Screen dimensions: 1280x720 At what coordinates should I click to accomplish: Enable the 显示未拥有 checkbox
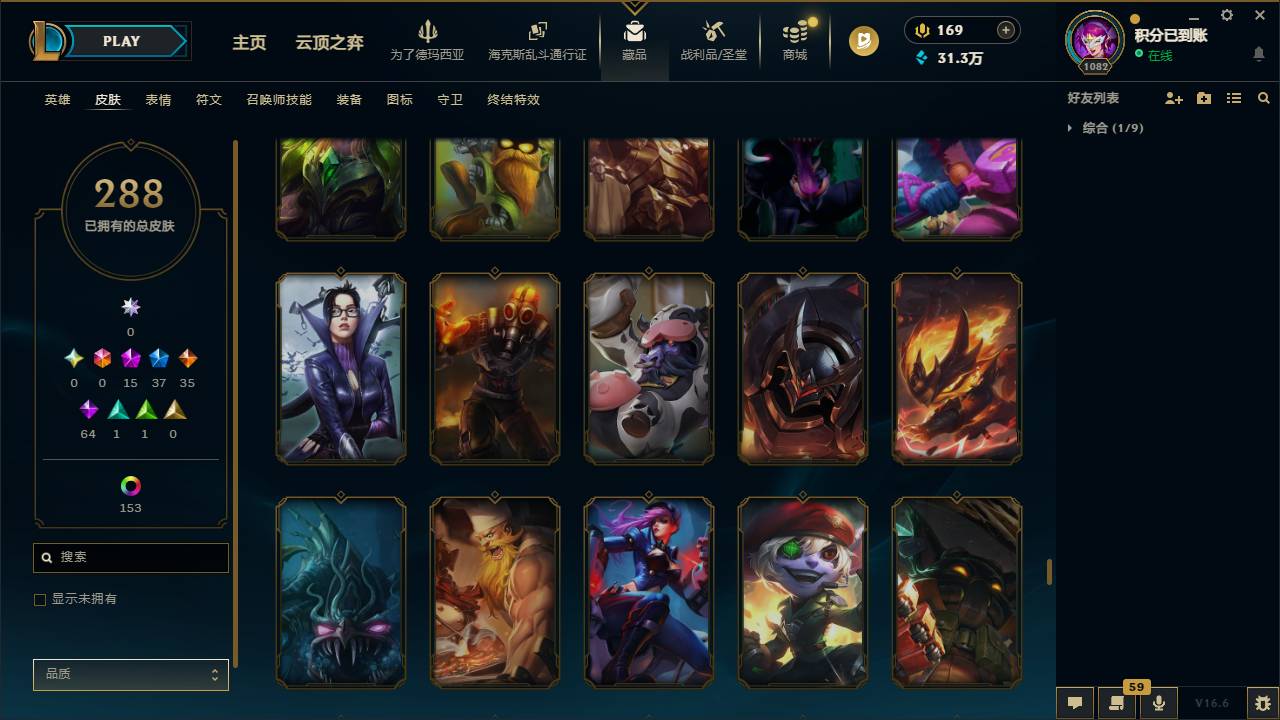pyautogui.click(x=40, y=599)
